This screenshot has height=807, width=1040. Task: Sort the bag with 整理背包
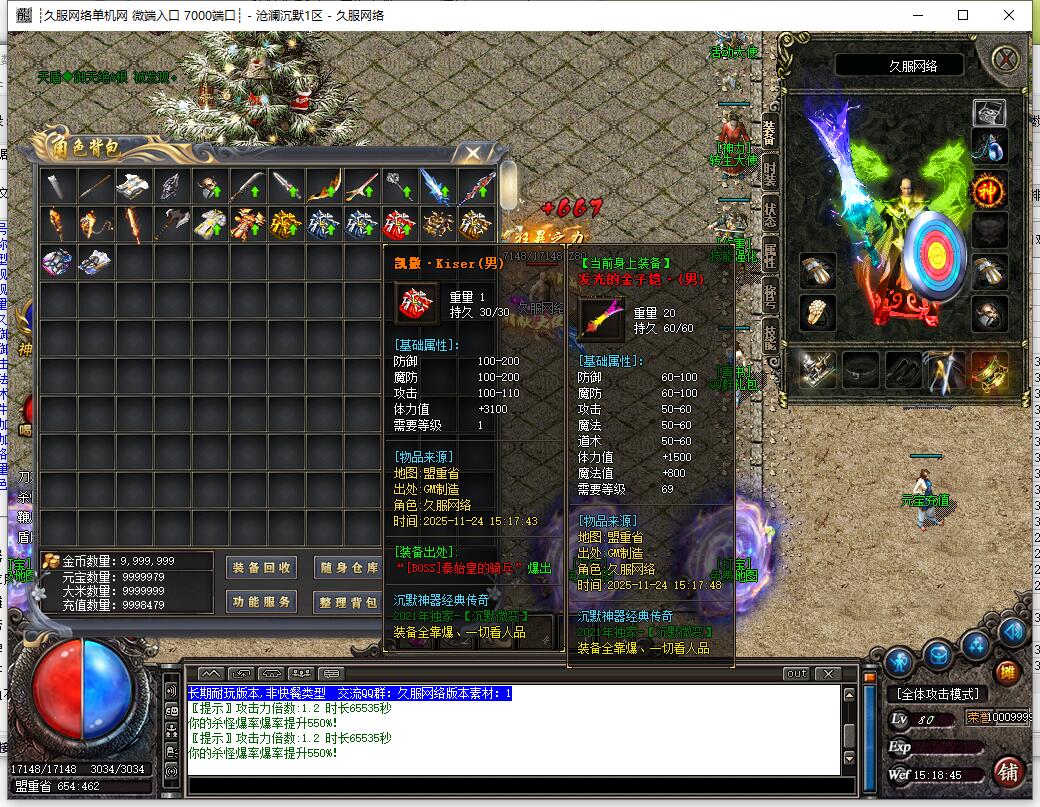pyautogui.click(x=348, y=602)
